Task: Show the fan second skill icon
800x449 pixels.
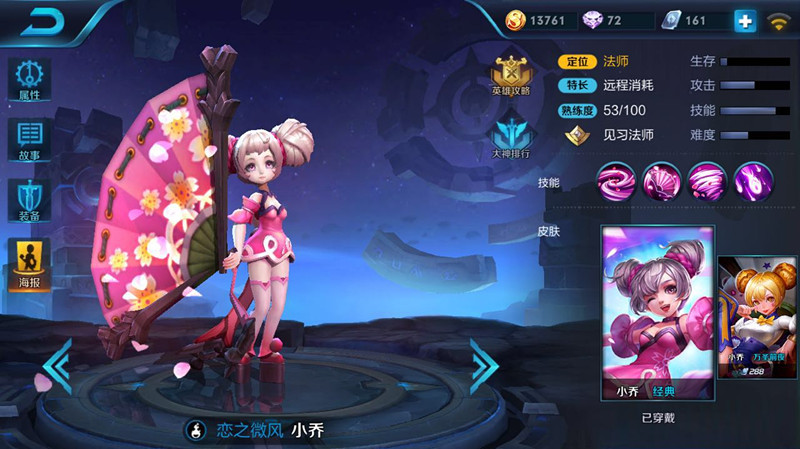Action: click(661, 181)
